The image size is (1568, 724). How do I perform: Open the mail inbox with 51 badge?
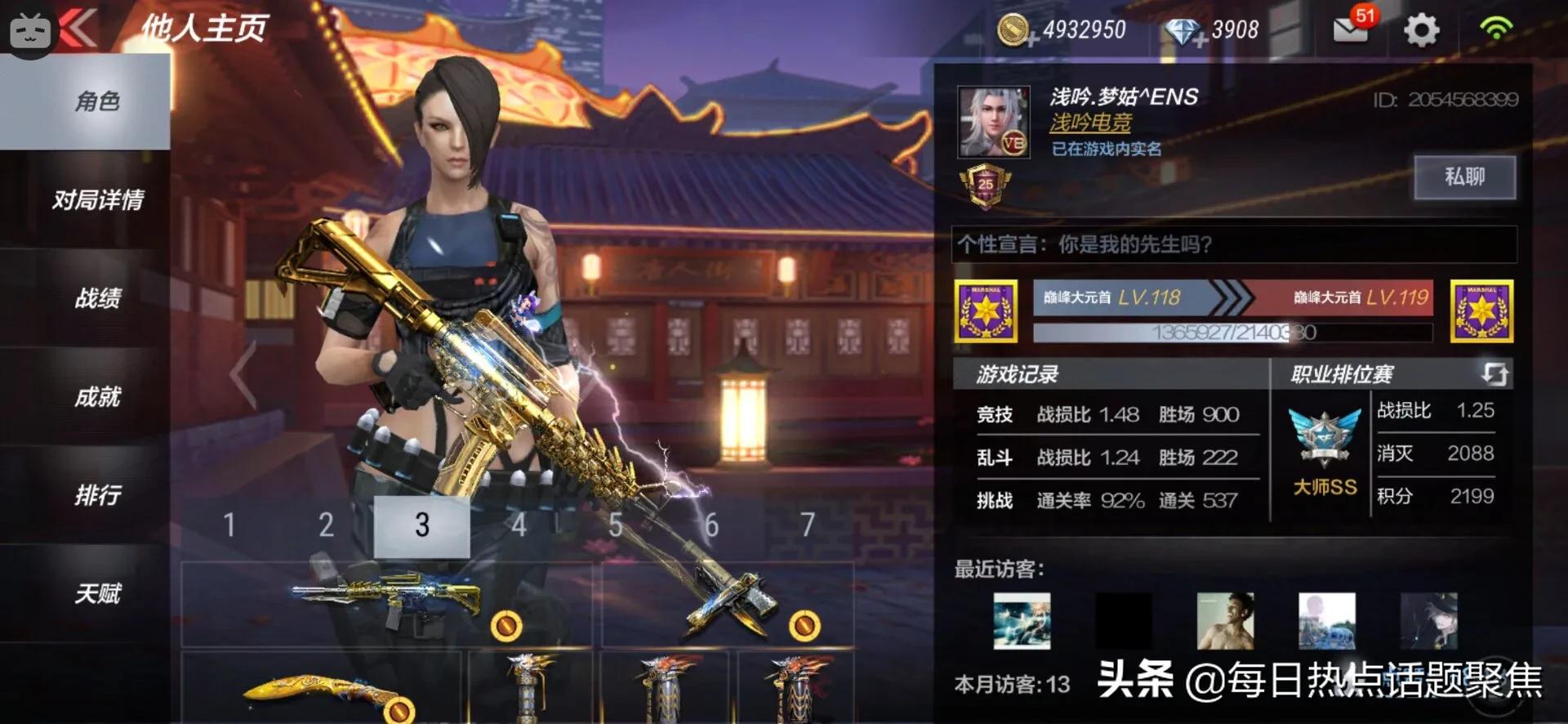[1351, 29]
